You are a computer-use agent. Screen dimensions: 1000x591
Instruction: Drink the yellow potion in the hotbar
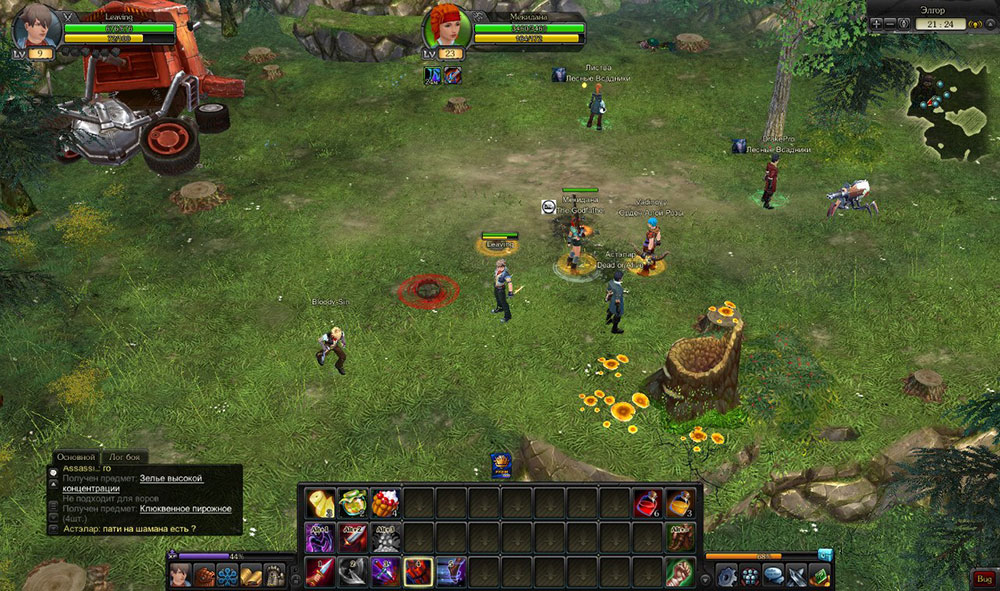point(680,502)
